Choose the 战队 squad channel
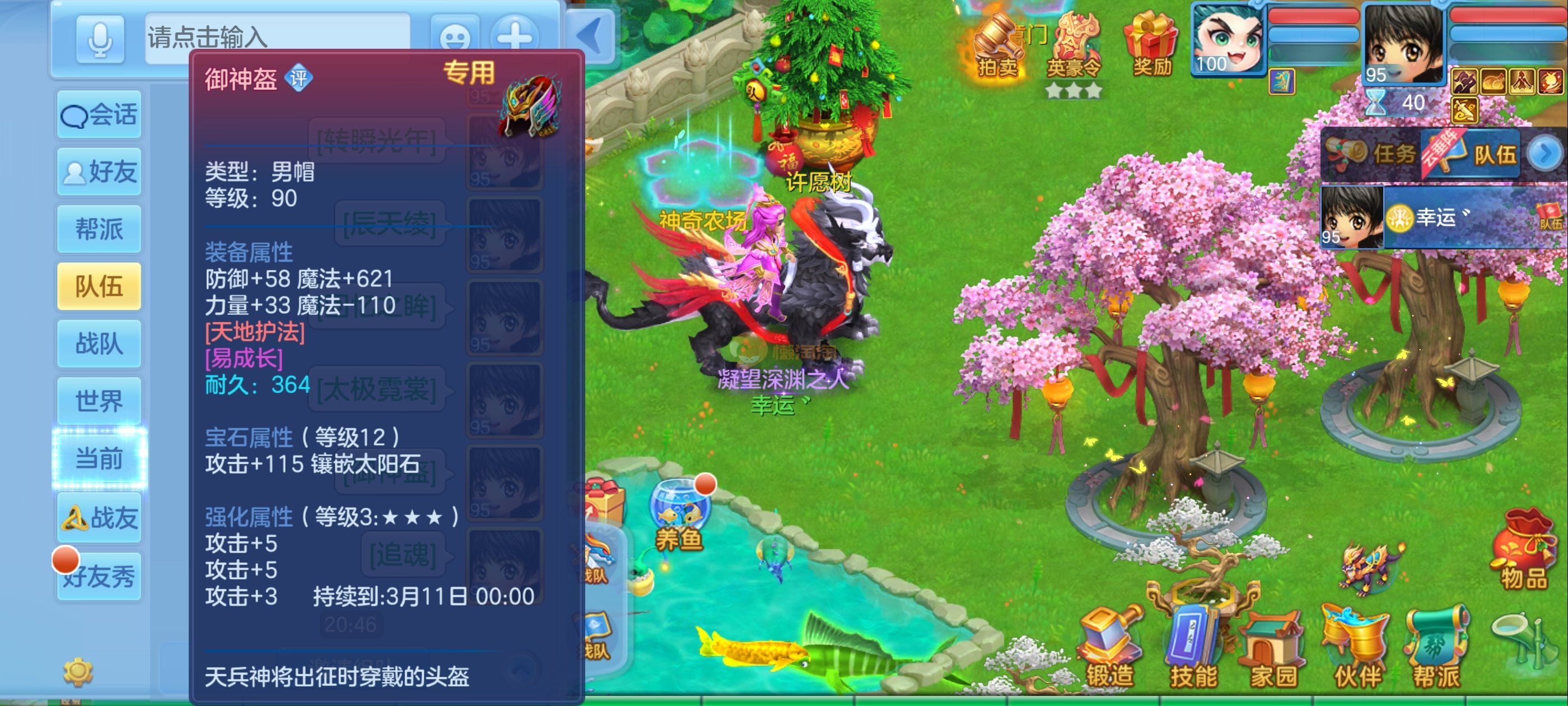 pos(99,343)
